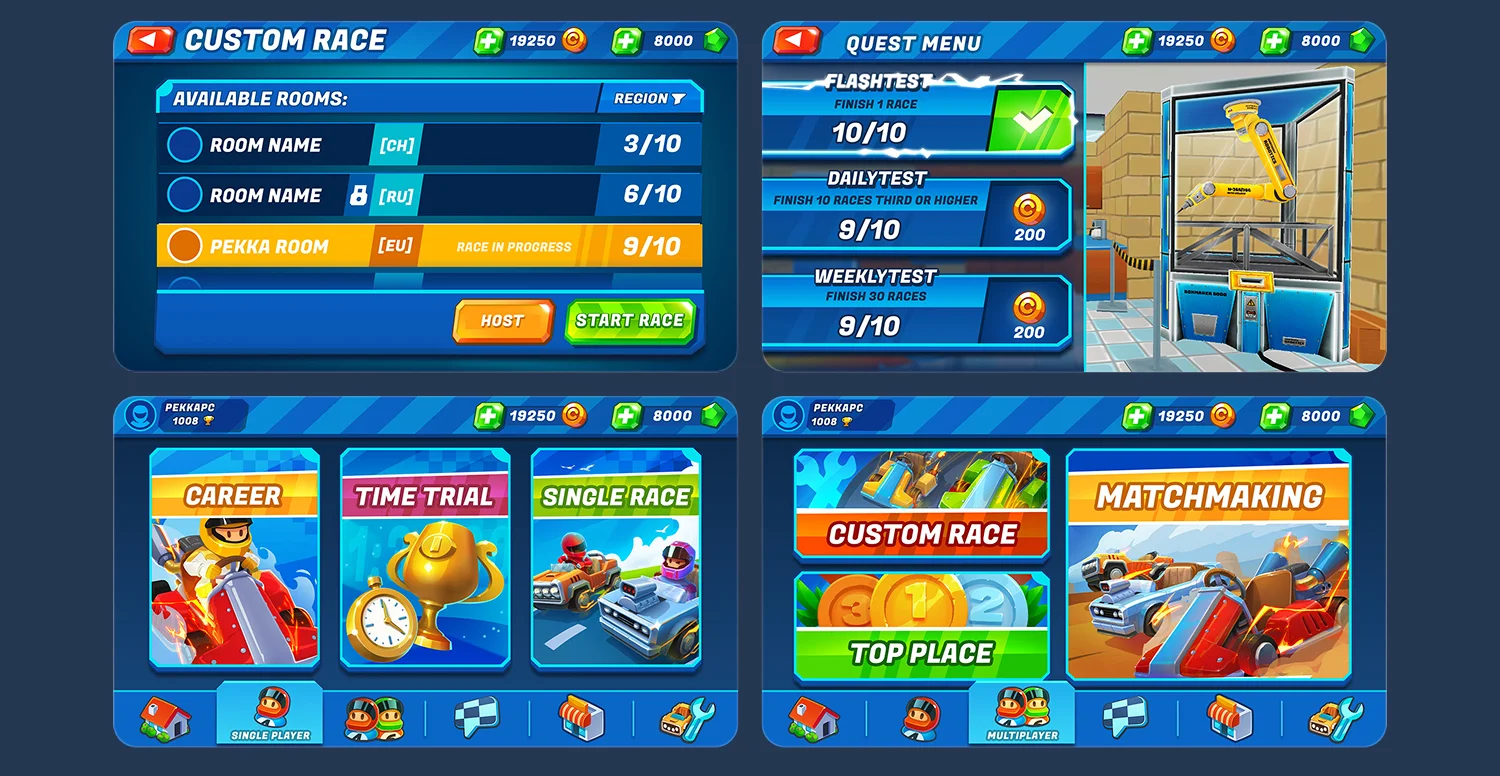Screen dimensions: 1500x776
Task: Open the shop icon in the bottom bar
Action: click(x=583, y=717)
